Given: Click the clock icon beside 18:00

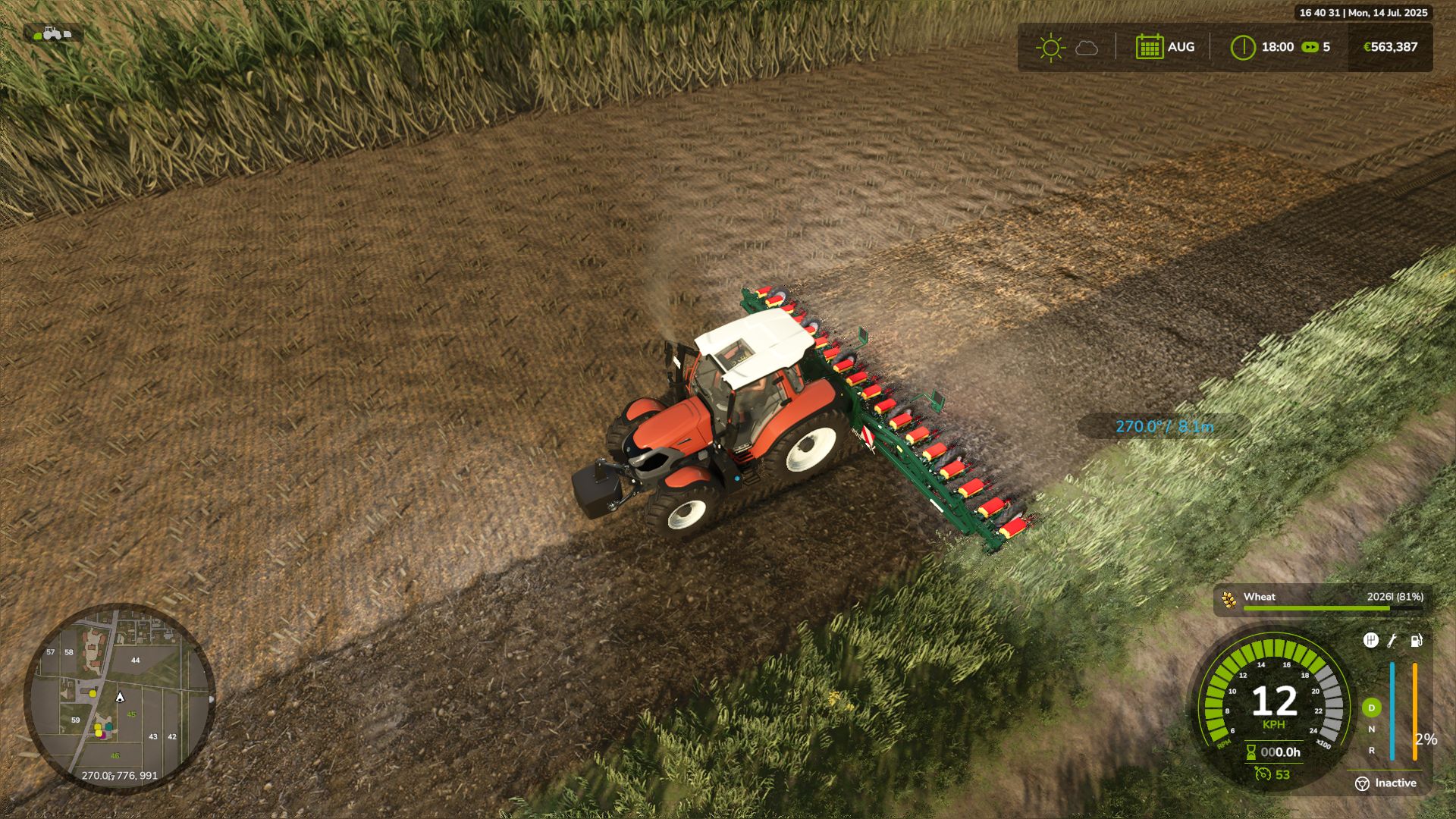Looking at the screenshot, I should coord(1244,47).
